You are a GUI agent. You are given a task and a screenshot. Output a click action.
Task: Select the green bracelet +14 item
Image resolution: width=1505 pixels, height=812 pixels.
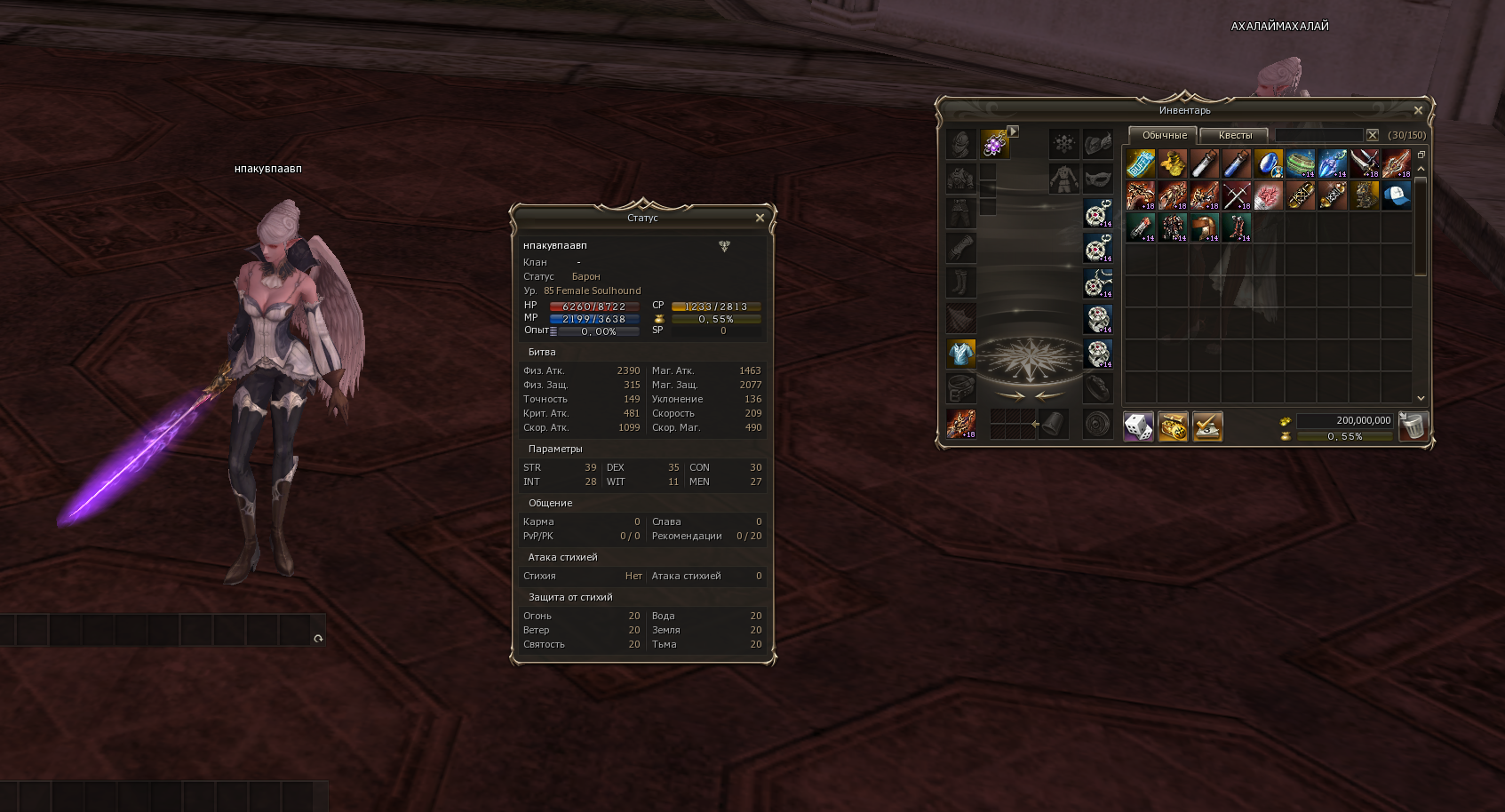click(x=1300, y=163)
